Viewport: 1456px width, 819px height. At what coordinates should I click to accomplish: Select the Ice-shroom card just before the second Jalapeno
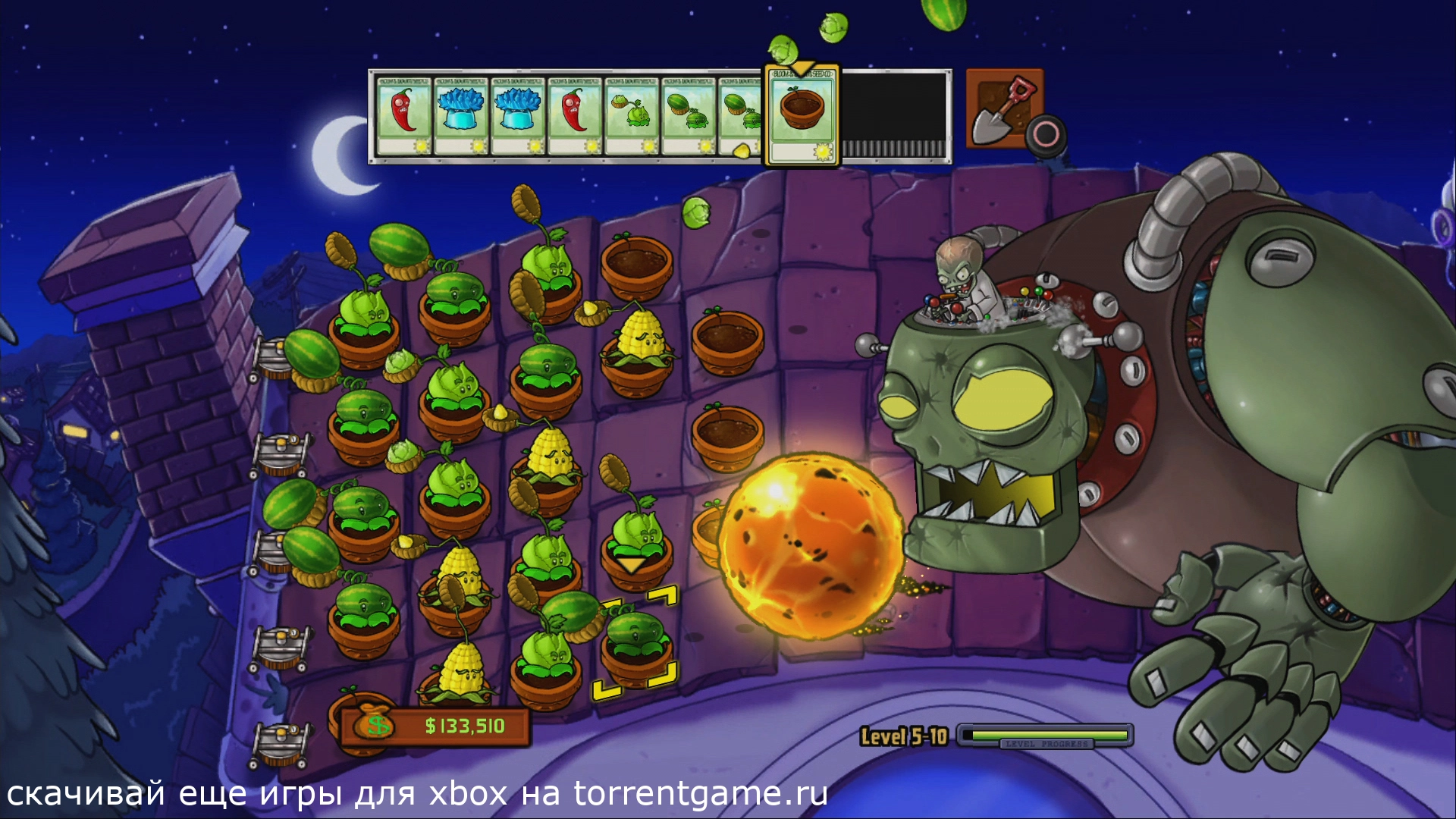coord(518,115)
